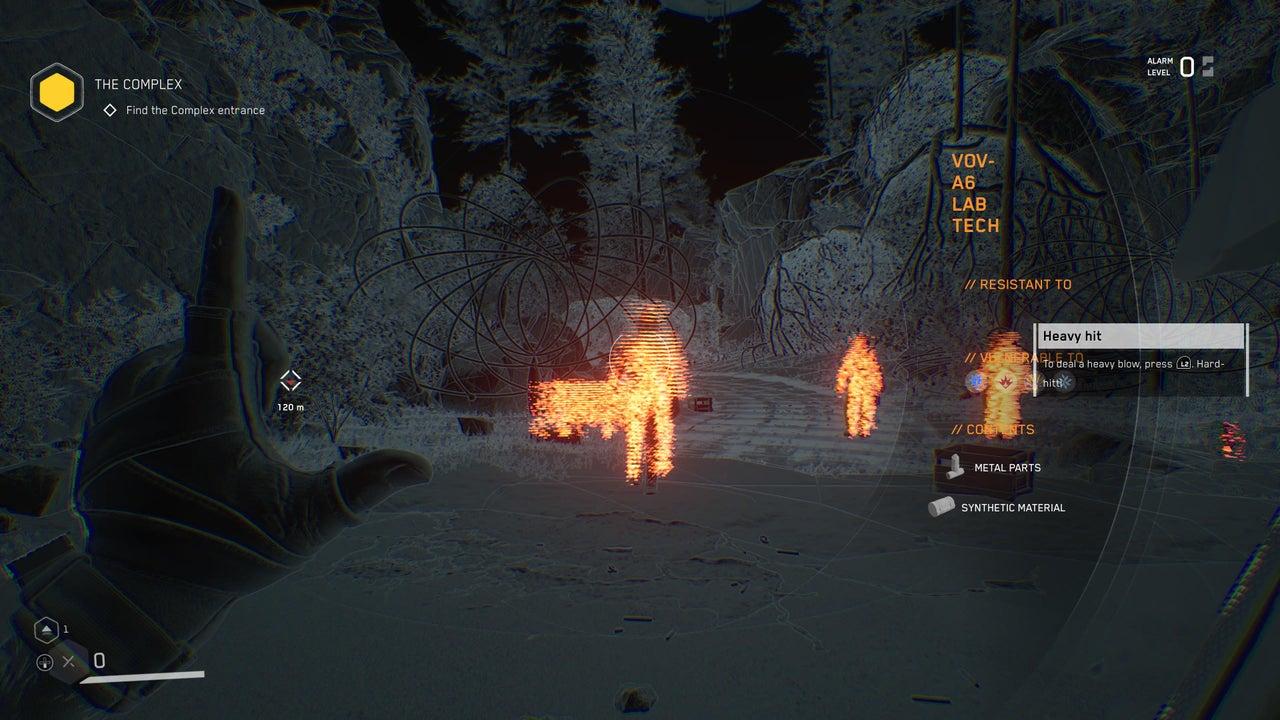The image size is (1280, 720).
Task: Click the yellow hexagon quest icon
Action: pyautogui.click(x=56, y=95)
